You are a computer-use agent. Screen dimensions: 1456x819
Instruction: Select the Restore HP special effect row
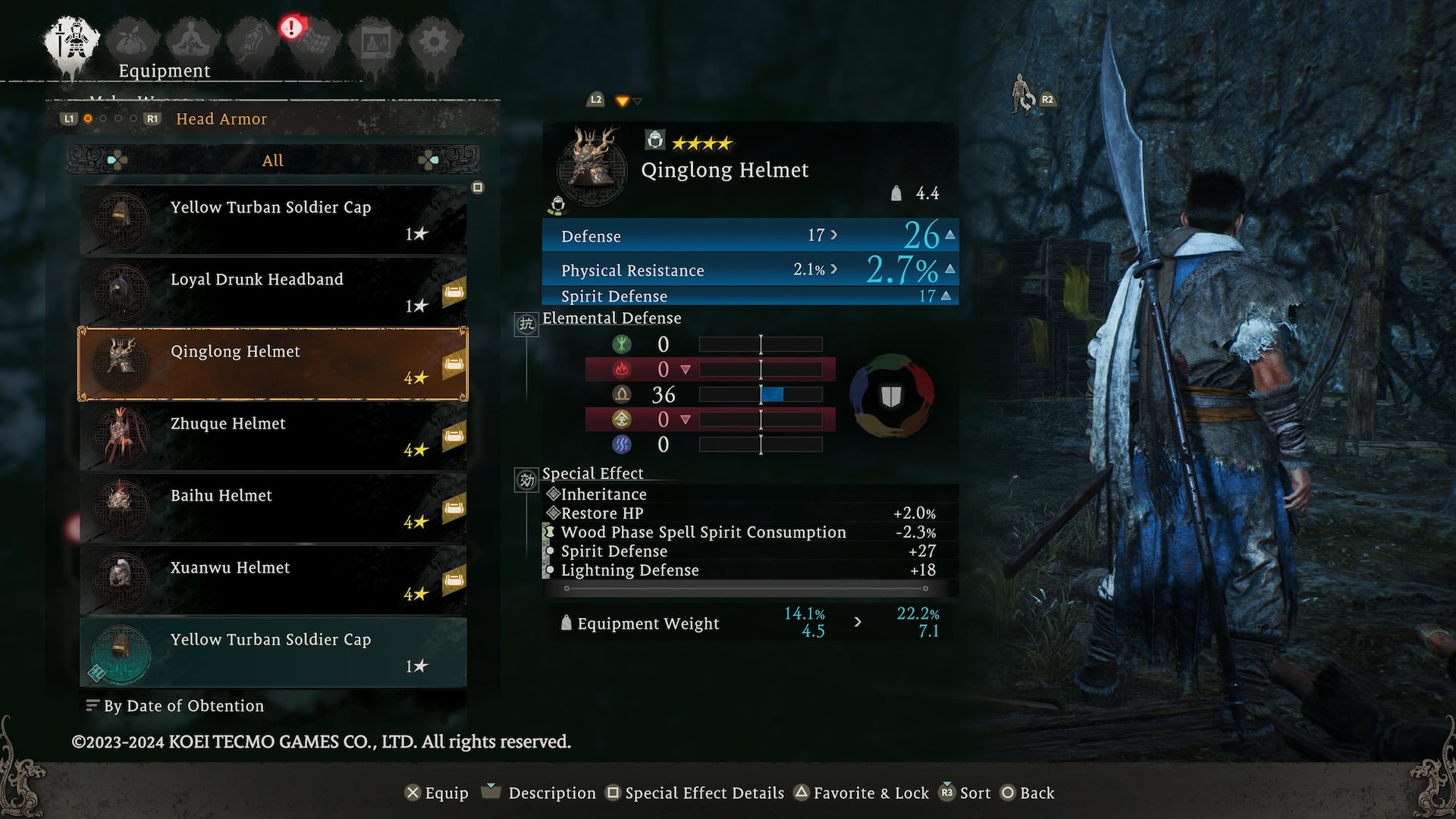coord(602,513)
